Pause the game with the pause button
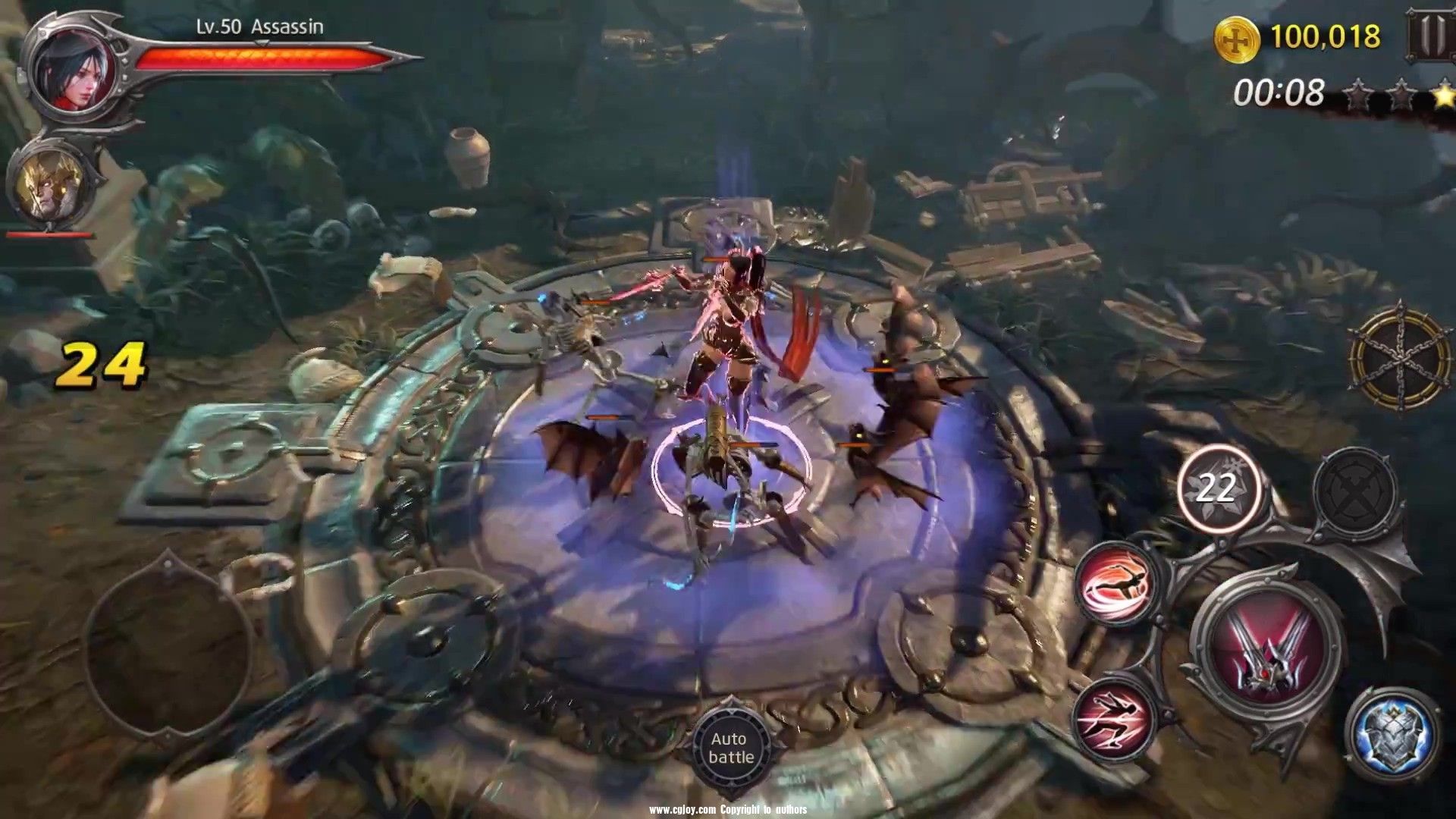Screen dimensions: 1456x819 (x=1433, y=35)
